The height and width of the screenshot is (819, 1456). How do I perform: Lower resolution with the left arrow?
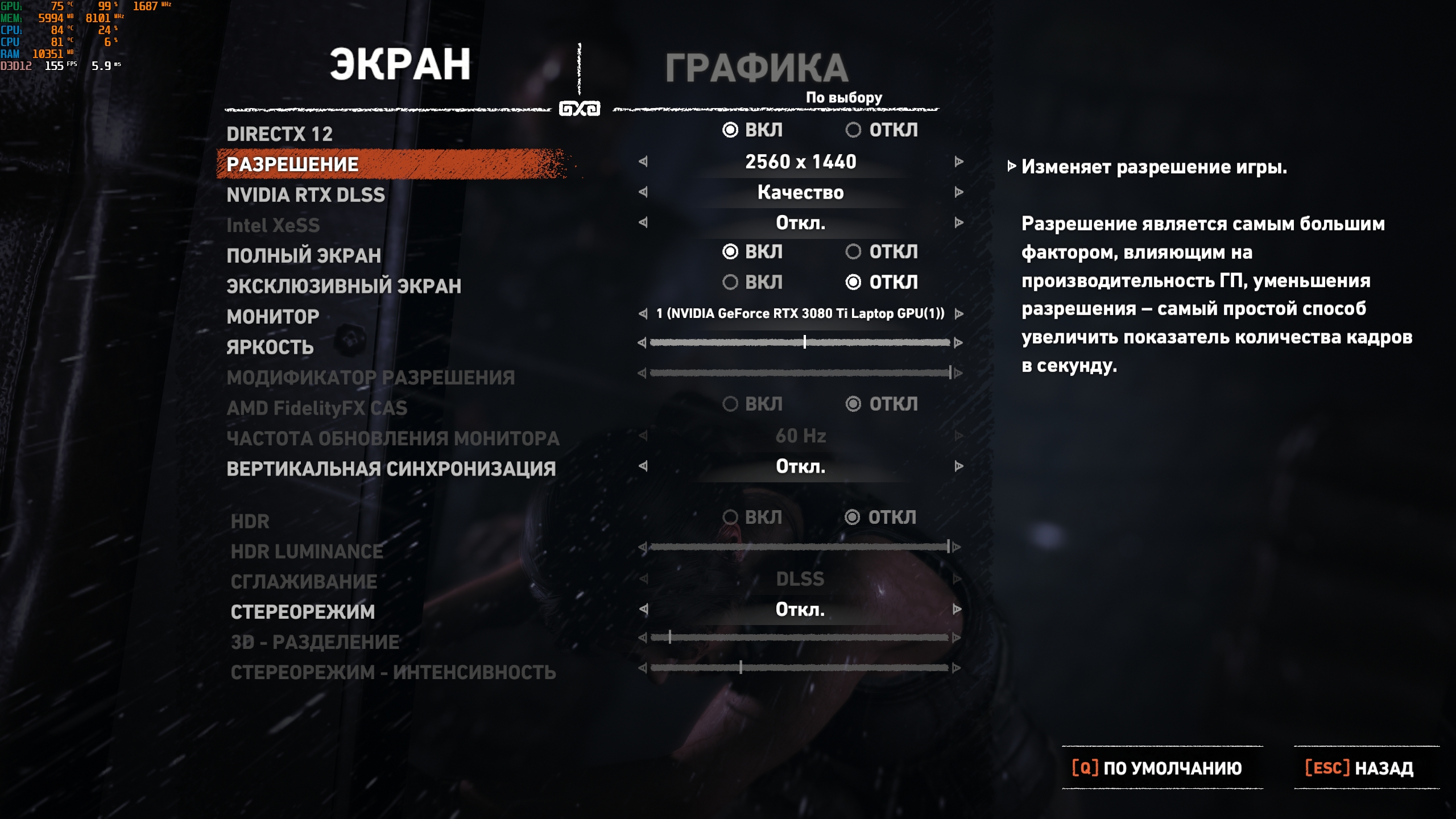[x=643, y=162]
